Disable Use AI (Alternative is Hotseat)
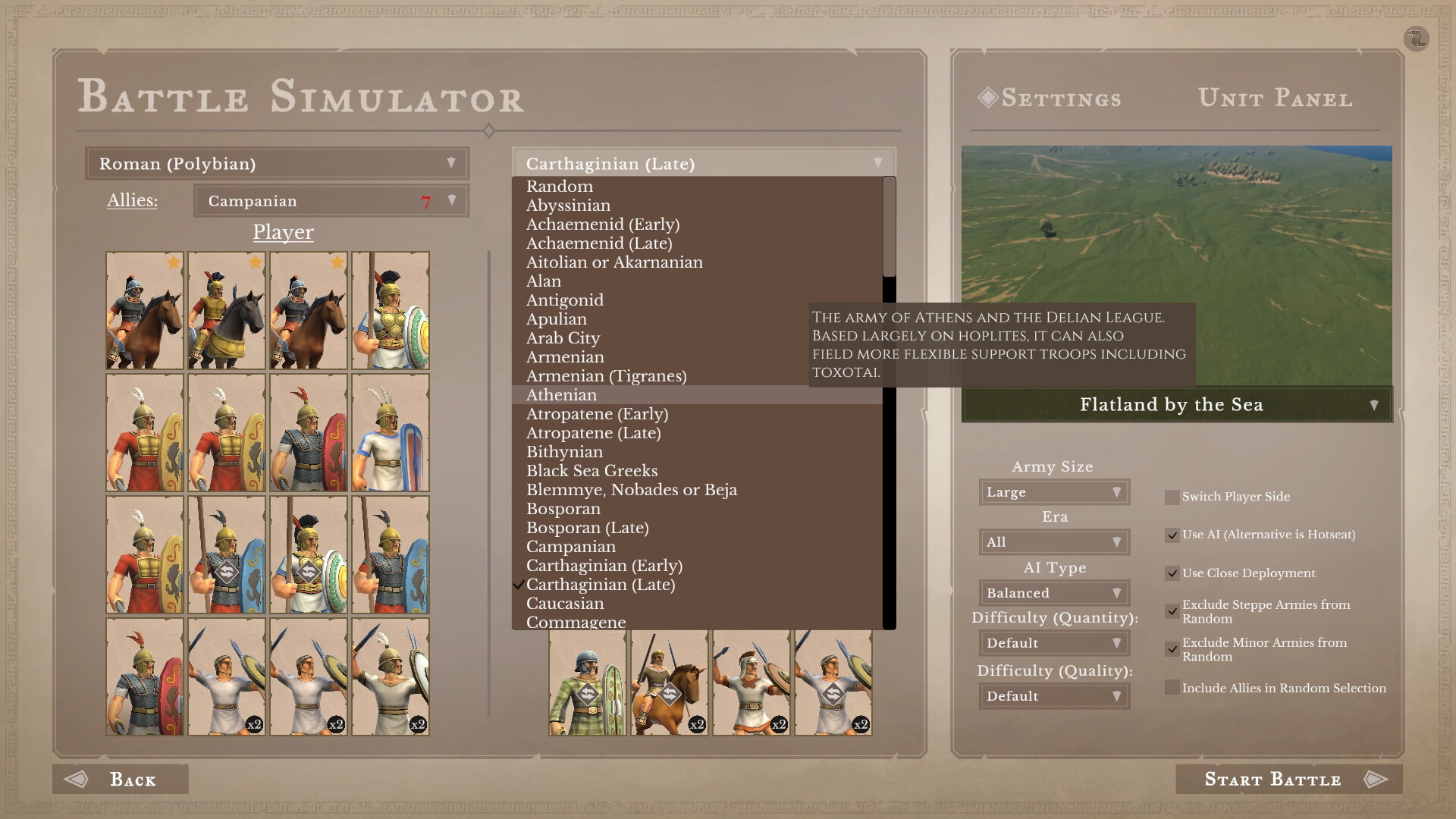 [x=1171, y=534]
